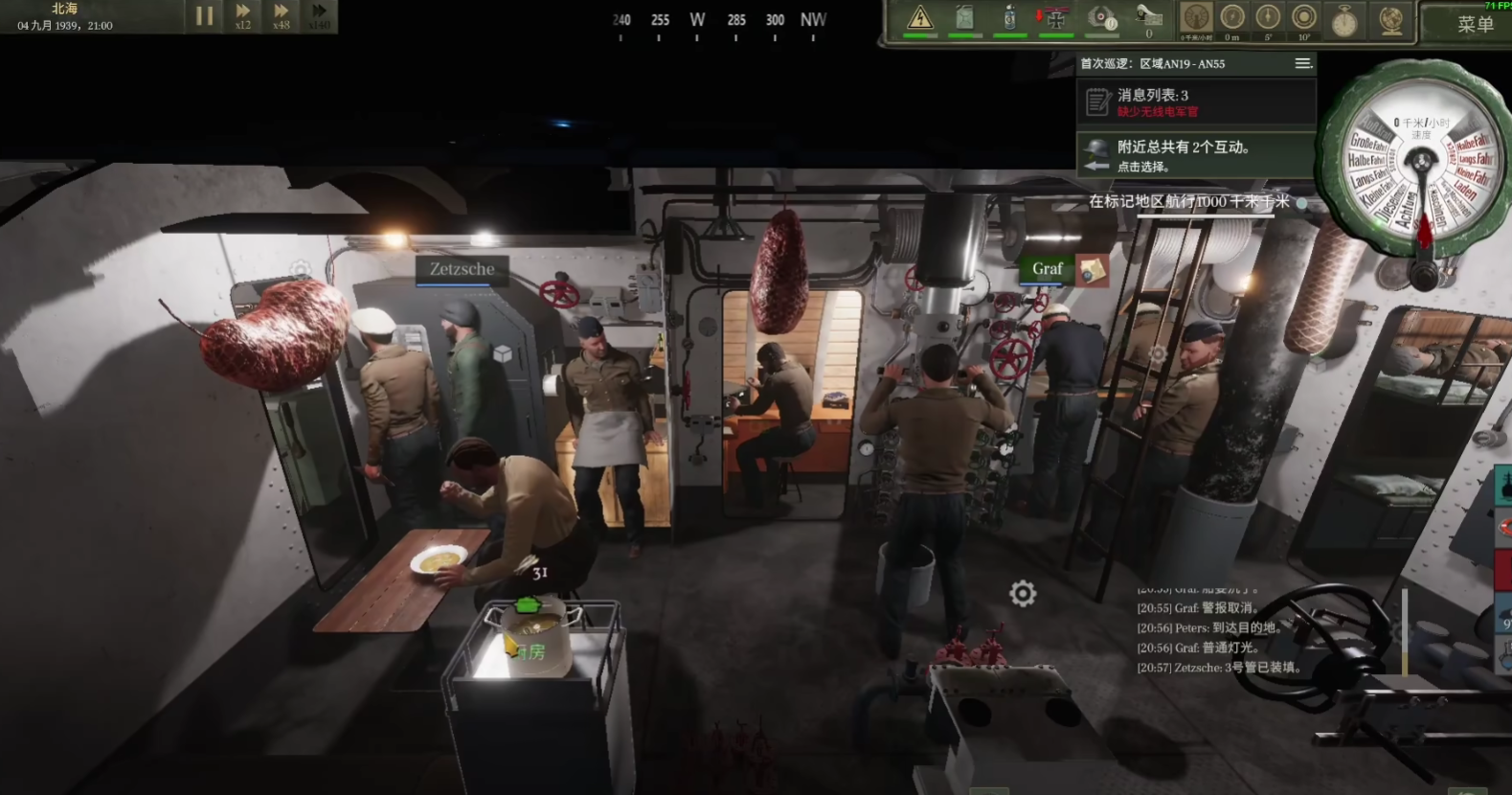
Task: Select officer Zetzsche's name tag
Action: (462, 269)
